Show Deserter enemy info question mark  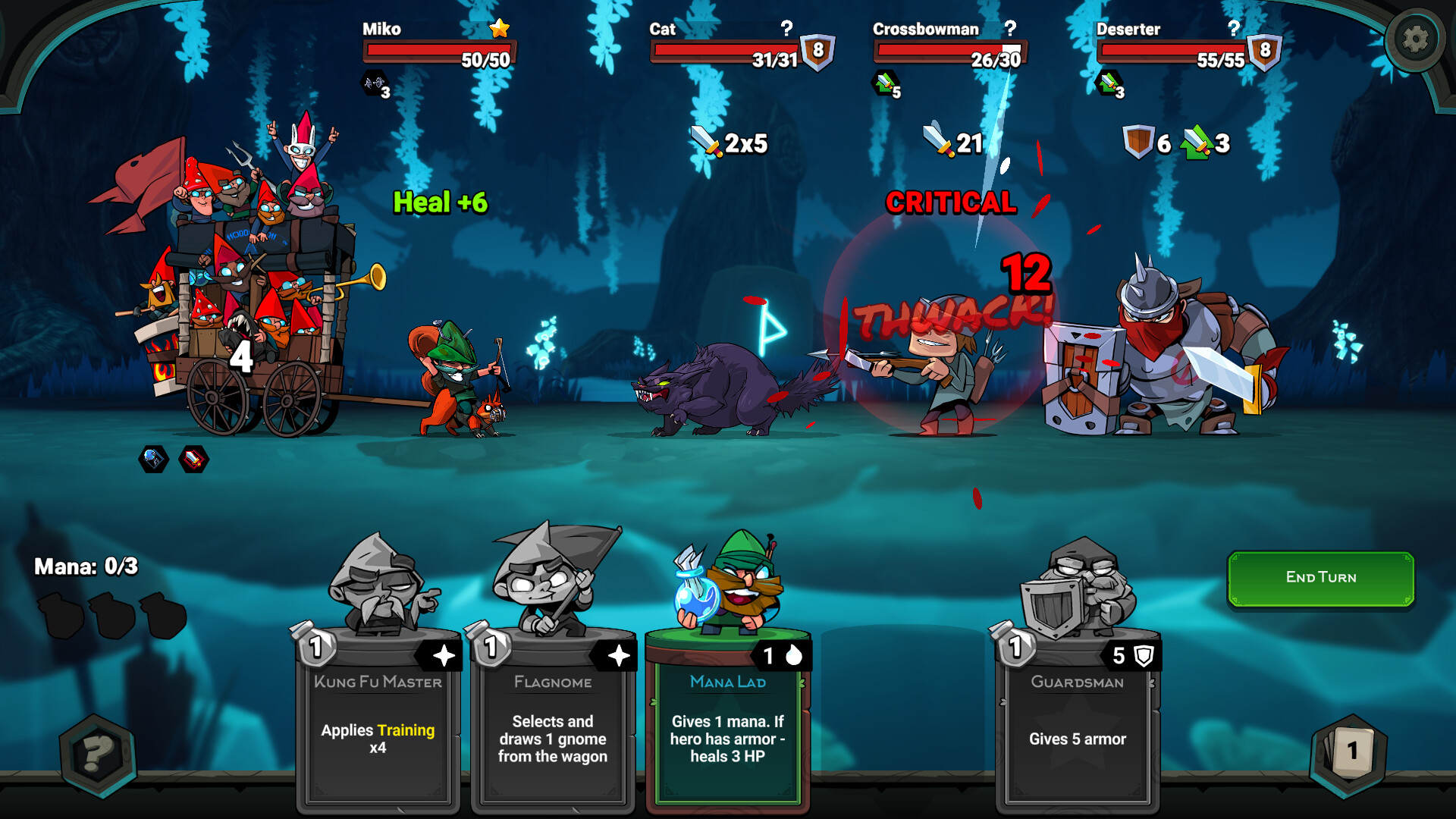tap(1234, 28)
